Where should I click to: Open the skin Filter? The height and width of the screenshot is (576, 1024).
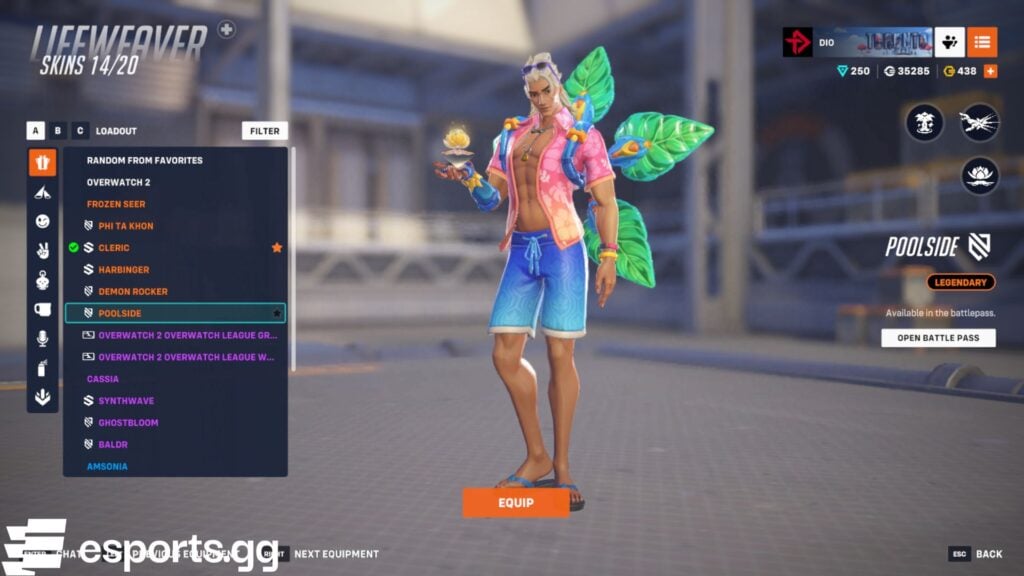[265, 131]
